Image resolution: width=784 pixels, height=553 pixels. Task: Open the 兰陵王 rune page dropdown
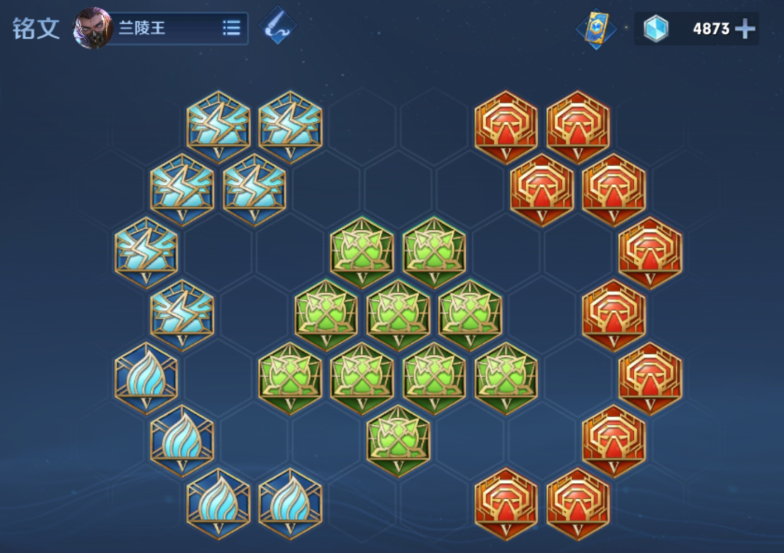231,28
